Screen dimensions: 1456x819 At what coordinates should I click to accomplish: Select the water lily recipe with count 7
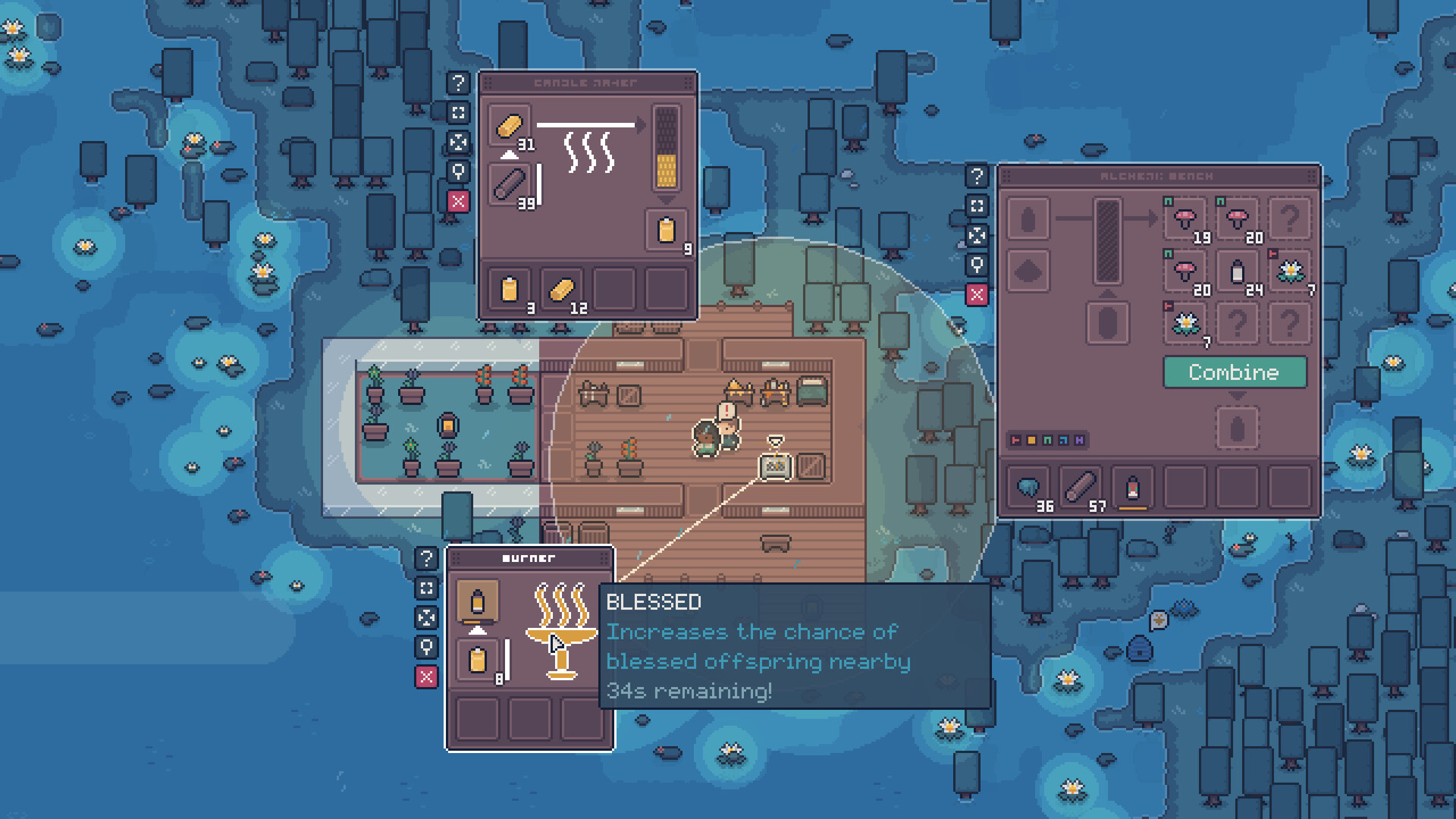[1291, 271]
